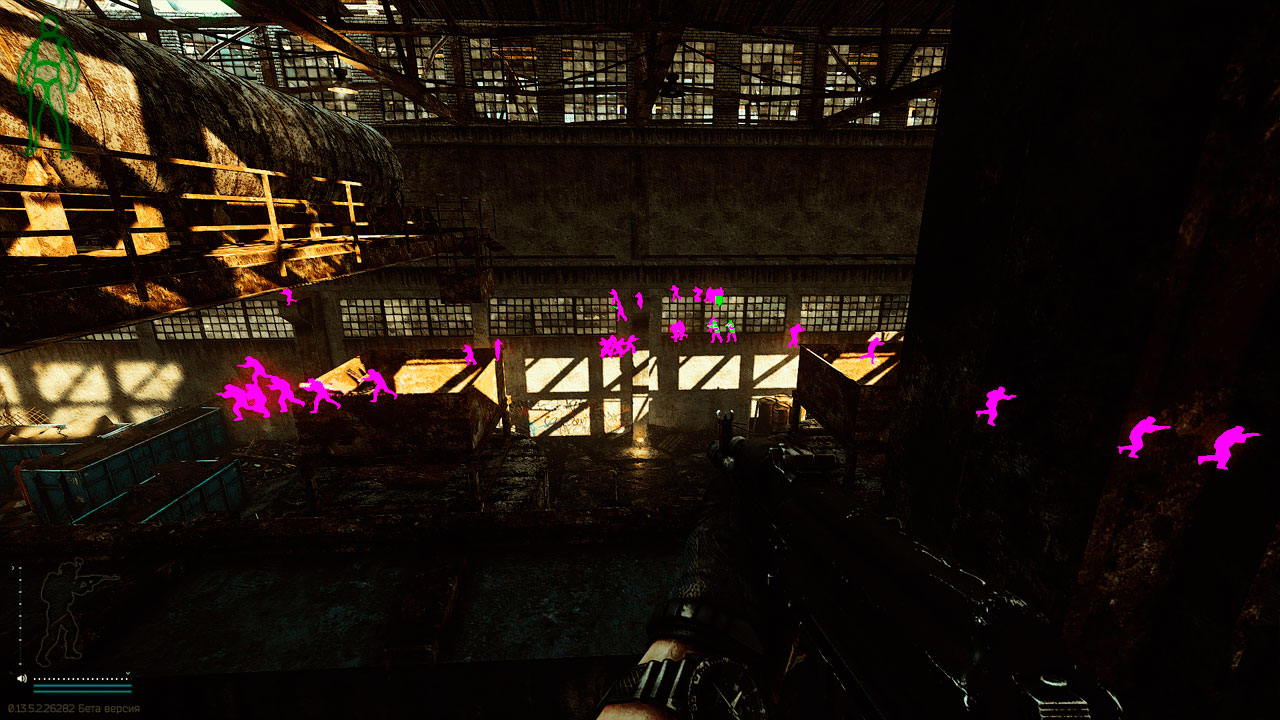Image resolution: width=1280 pixels, height=720 pixels.
Task: Click the horizontal dotted movement speed scale
Action: [x=82, y=678]
